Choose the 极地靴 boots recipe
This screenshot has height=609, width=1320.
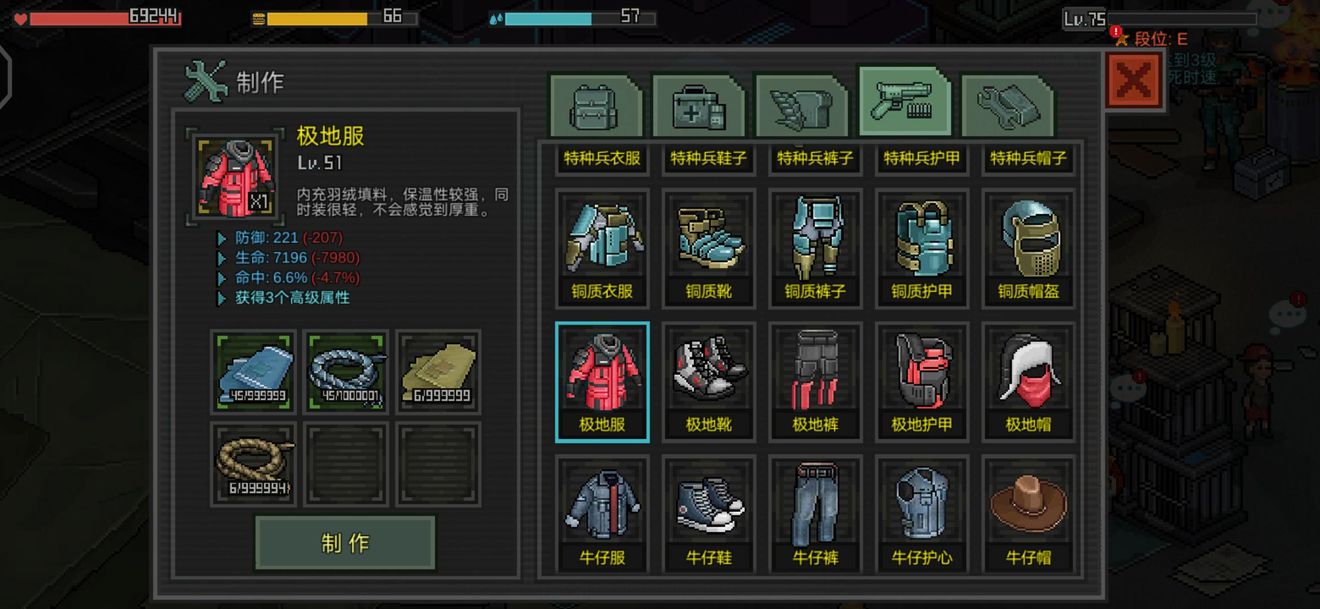[709, 381]
